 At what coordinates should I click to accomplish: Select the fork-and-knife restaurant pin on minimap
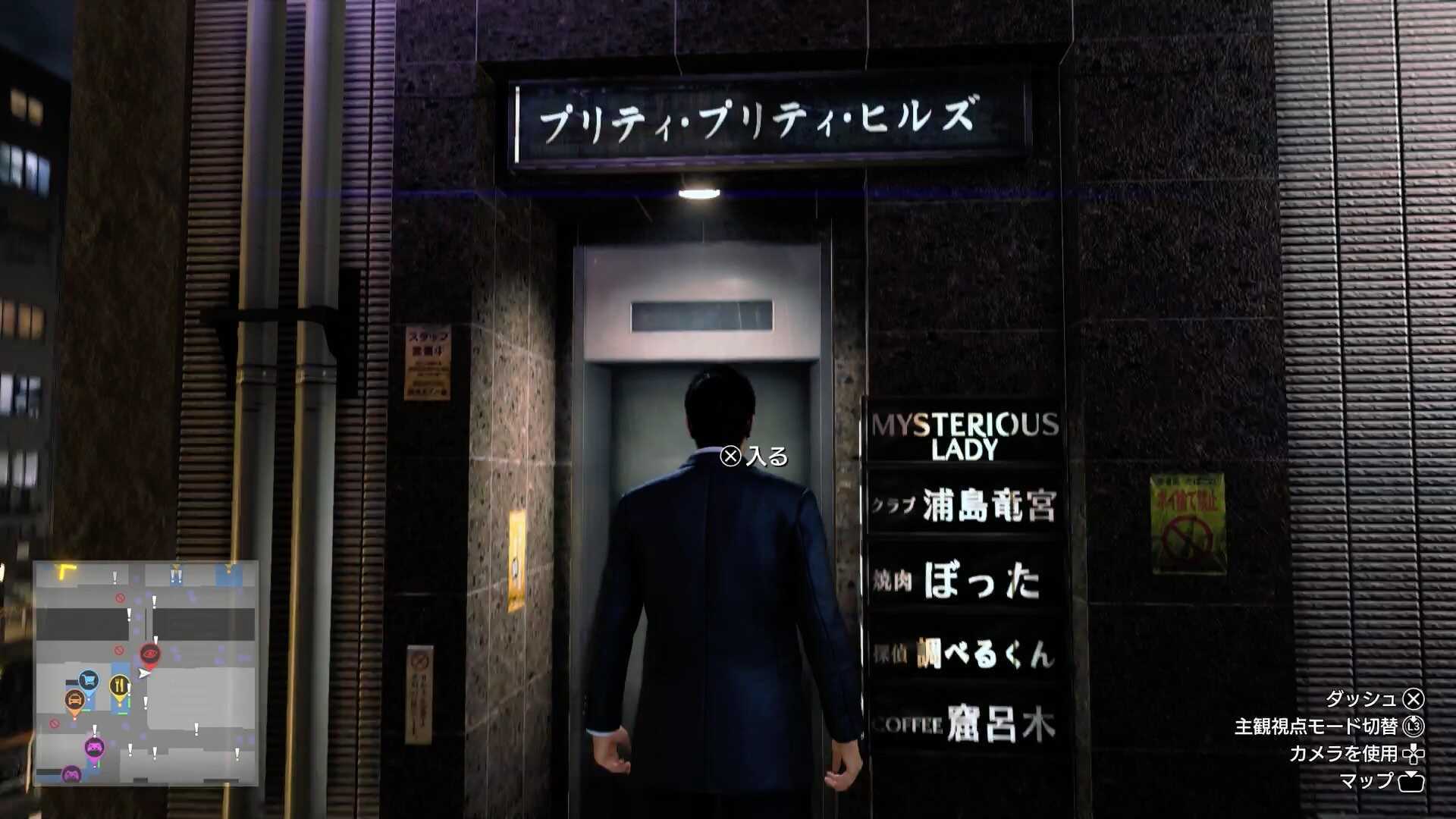[120, 683]
